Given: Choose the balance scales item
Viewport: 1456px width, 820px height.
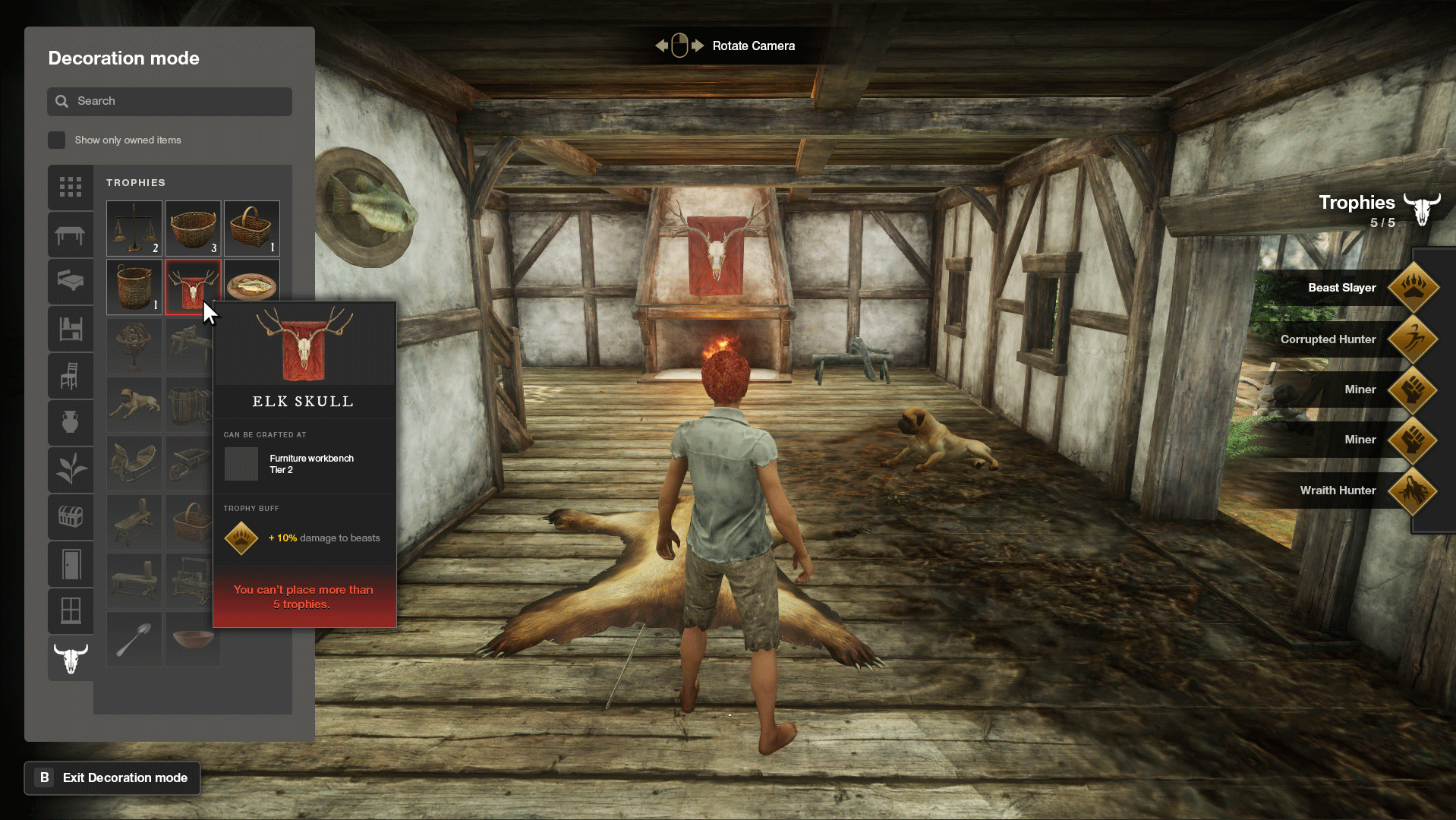Looking at the screenshot, I should coord(134,228).
